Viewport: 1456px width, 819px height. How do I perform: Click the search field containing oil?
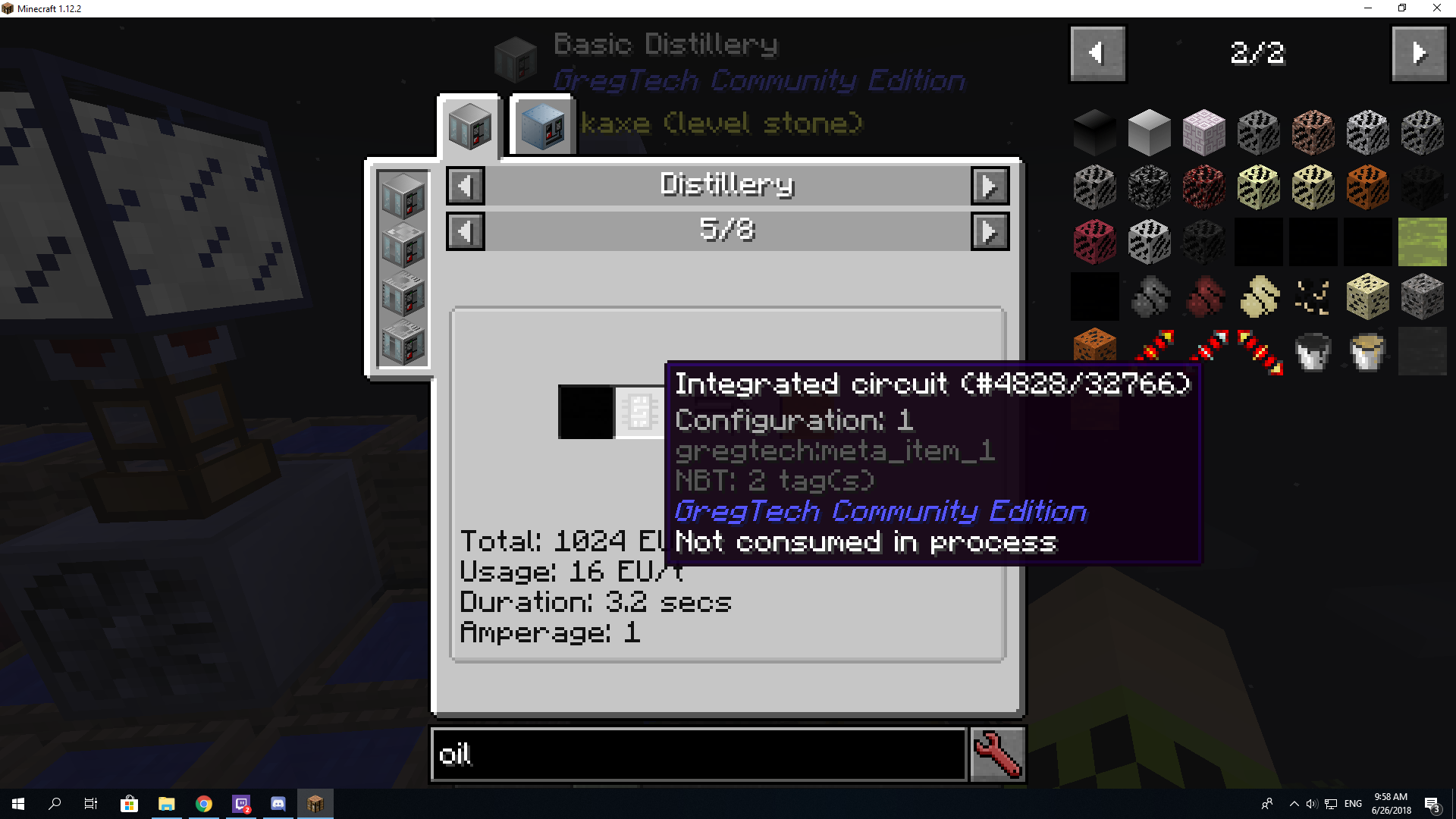click(698, 755)
